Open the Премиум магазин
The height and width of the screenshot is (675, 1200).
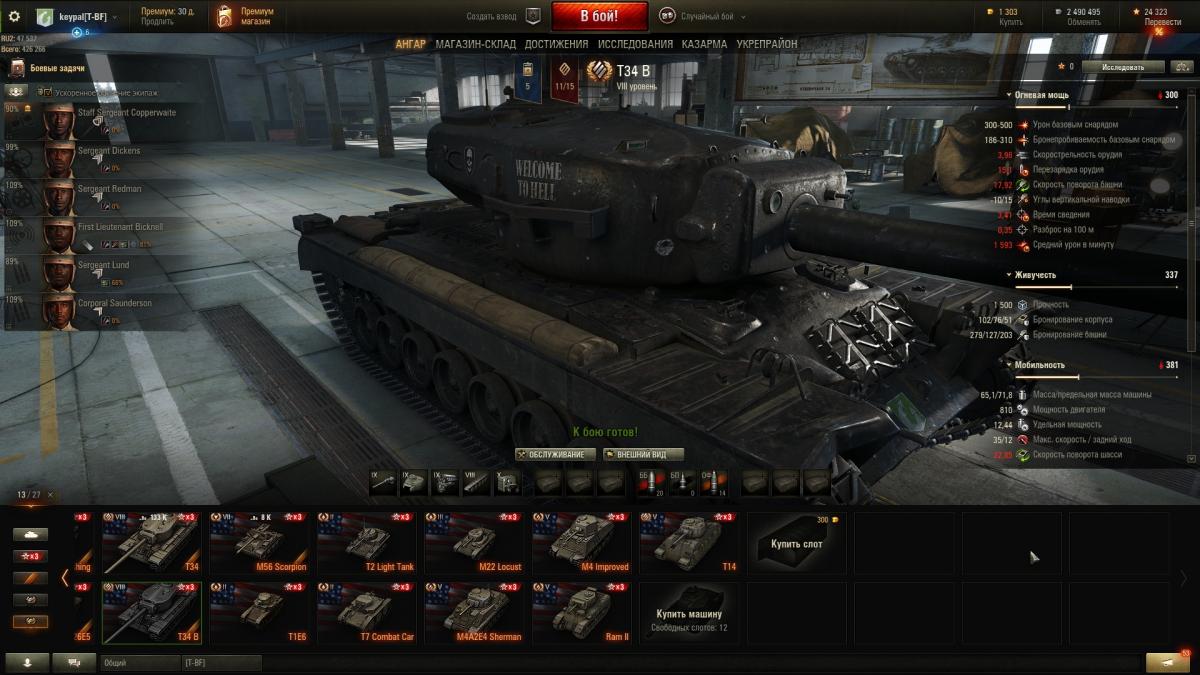(x=245, y=16)
